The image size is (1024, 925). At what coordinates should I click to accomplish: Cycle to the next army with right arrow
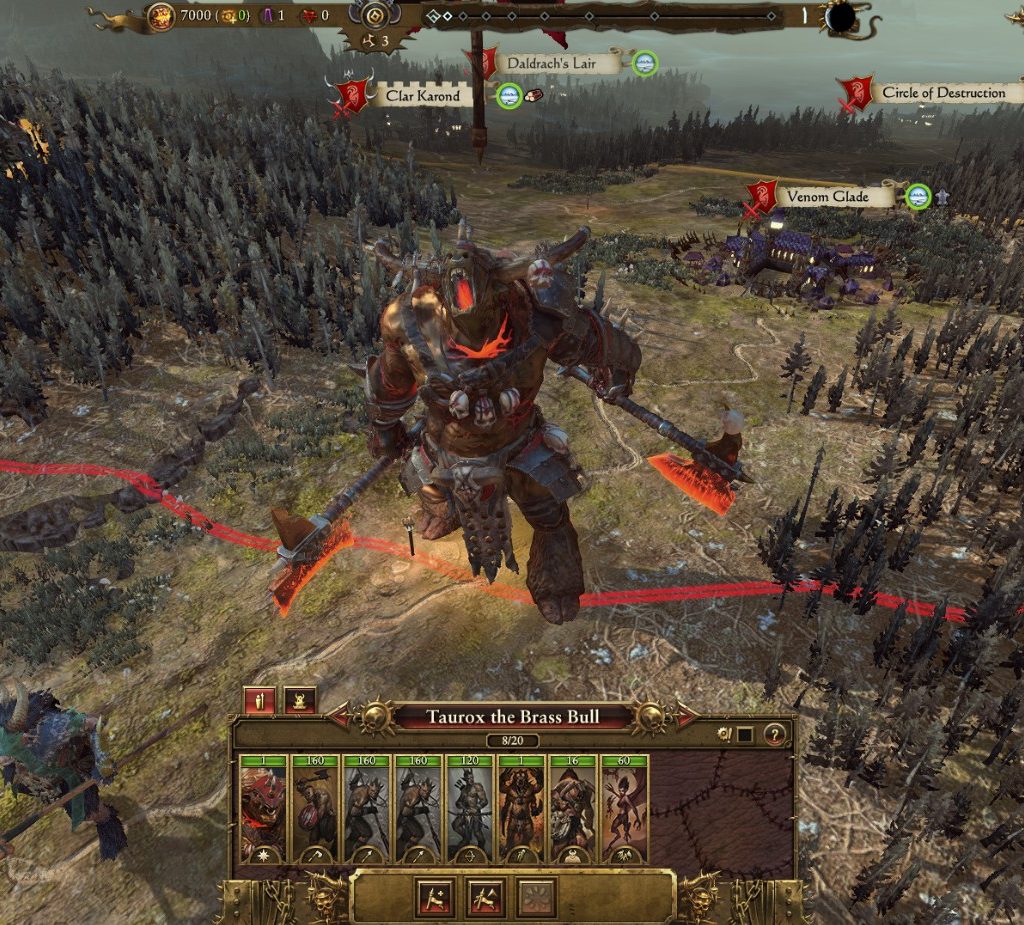(x=688, y=716)
